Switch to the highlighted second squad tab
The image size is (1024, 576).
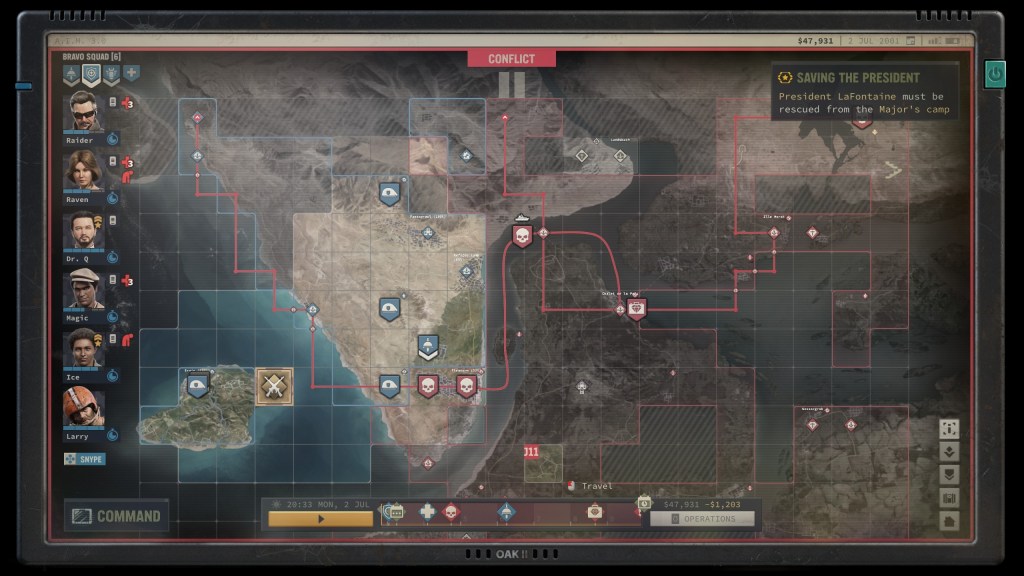tap(91, 74)
